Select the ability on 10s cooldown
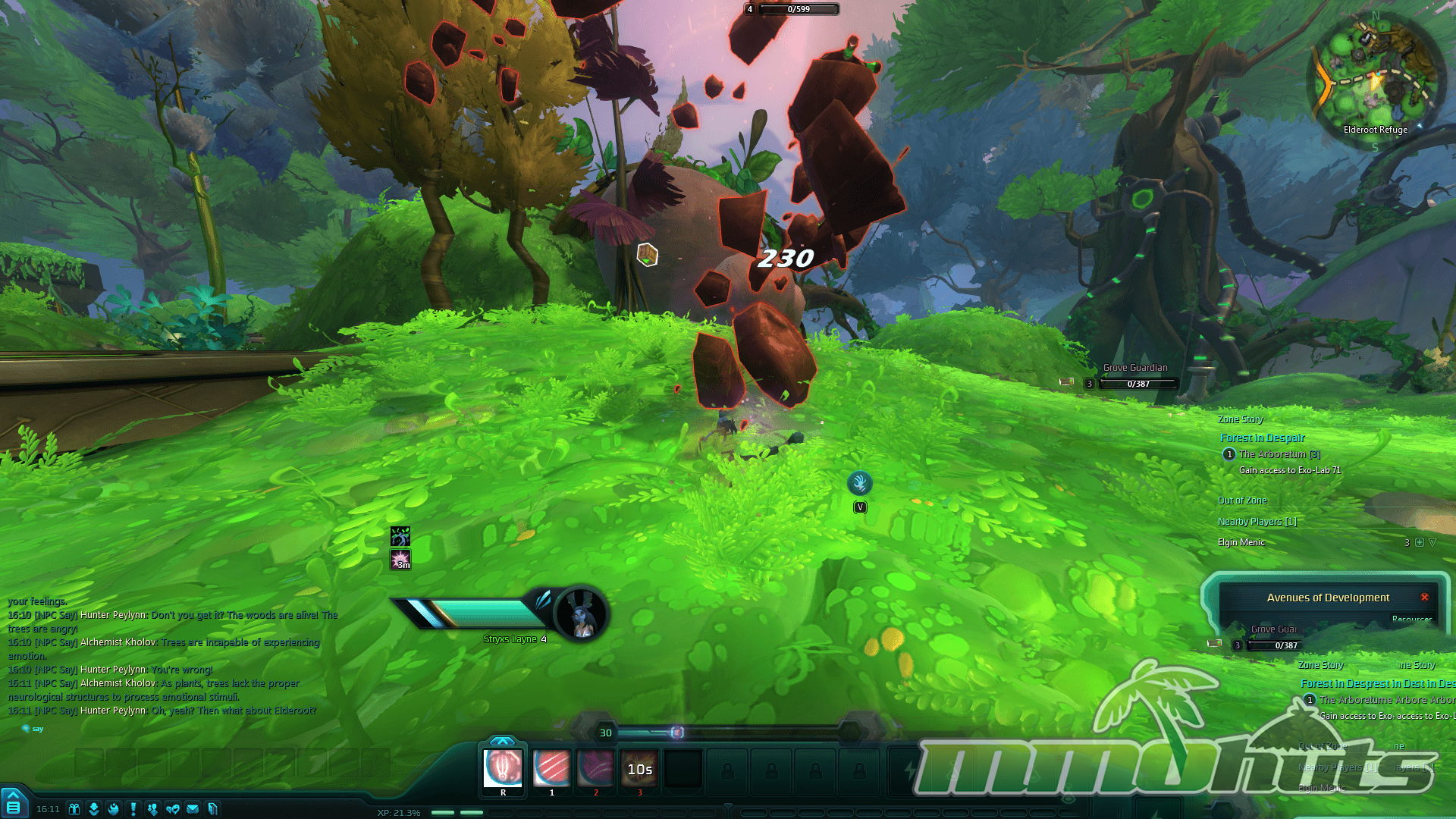This screenshot has width=1456, height=819. pyautogui.click(x=639, y=768)
